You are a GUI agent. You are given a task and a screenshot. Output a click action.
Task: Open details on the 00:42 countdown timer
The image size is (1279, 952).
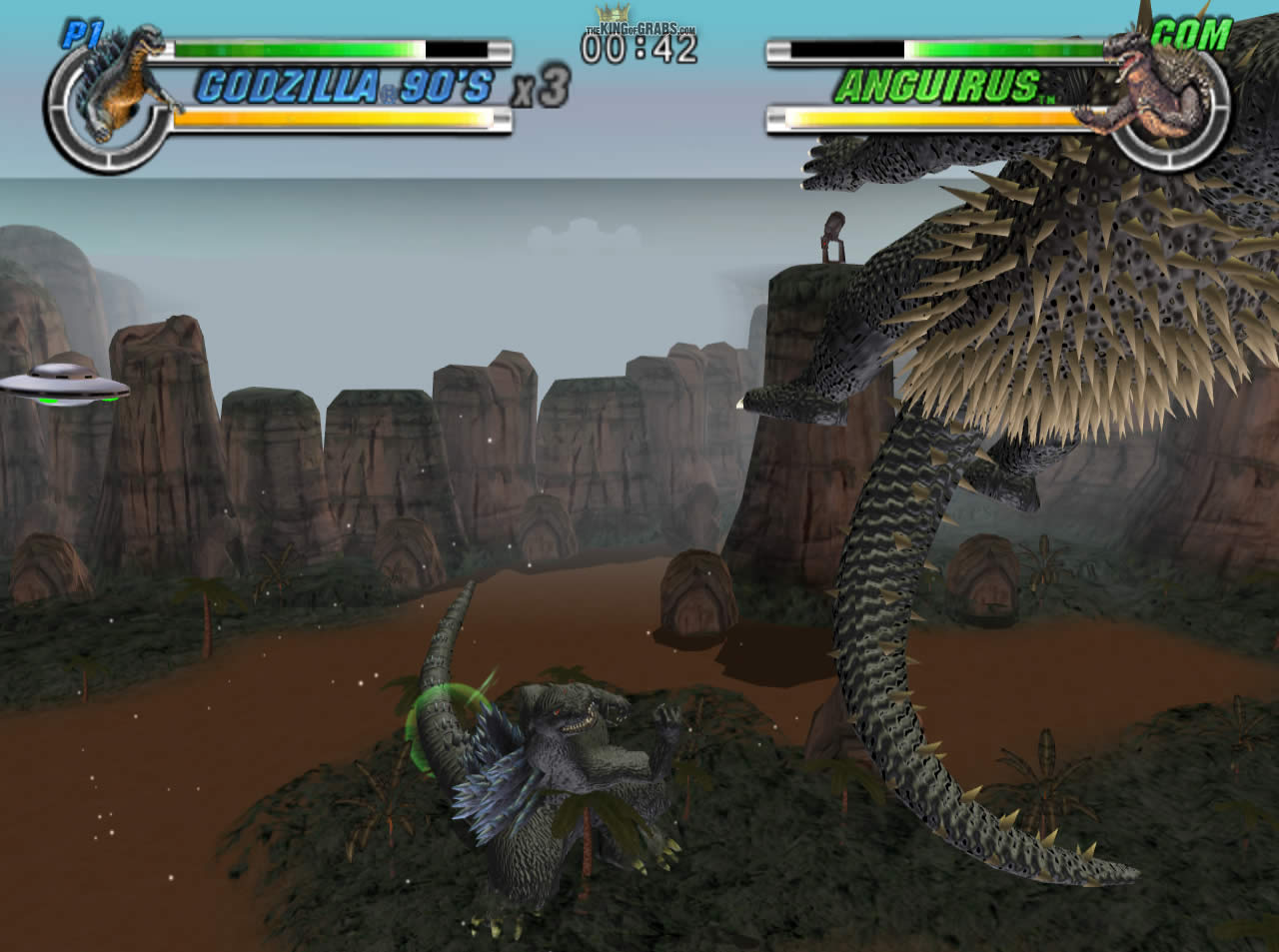638,50
